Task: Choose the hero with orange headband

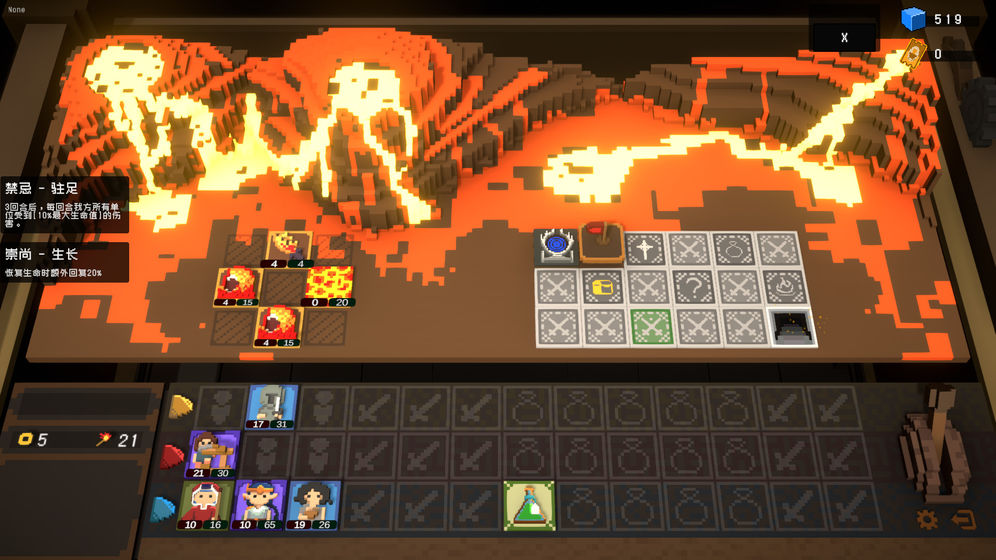Action: [259, 505]
